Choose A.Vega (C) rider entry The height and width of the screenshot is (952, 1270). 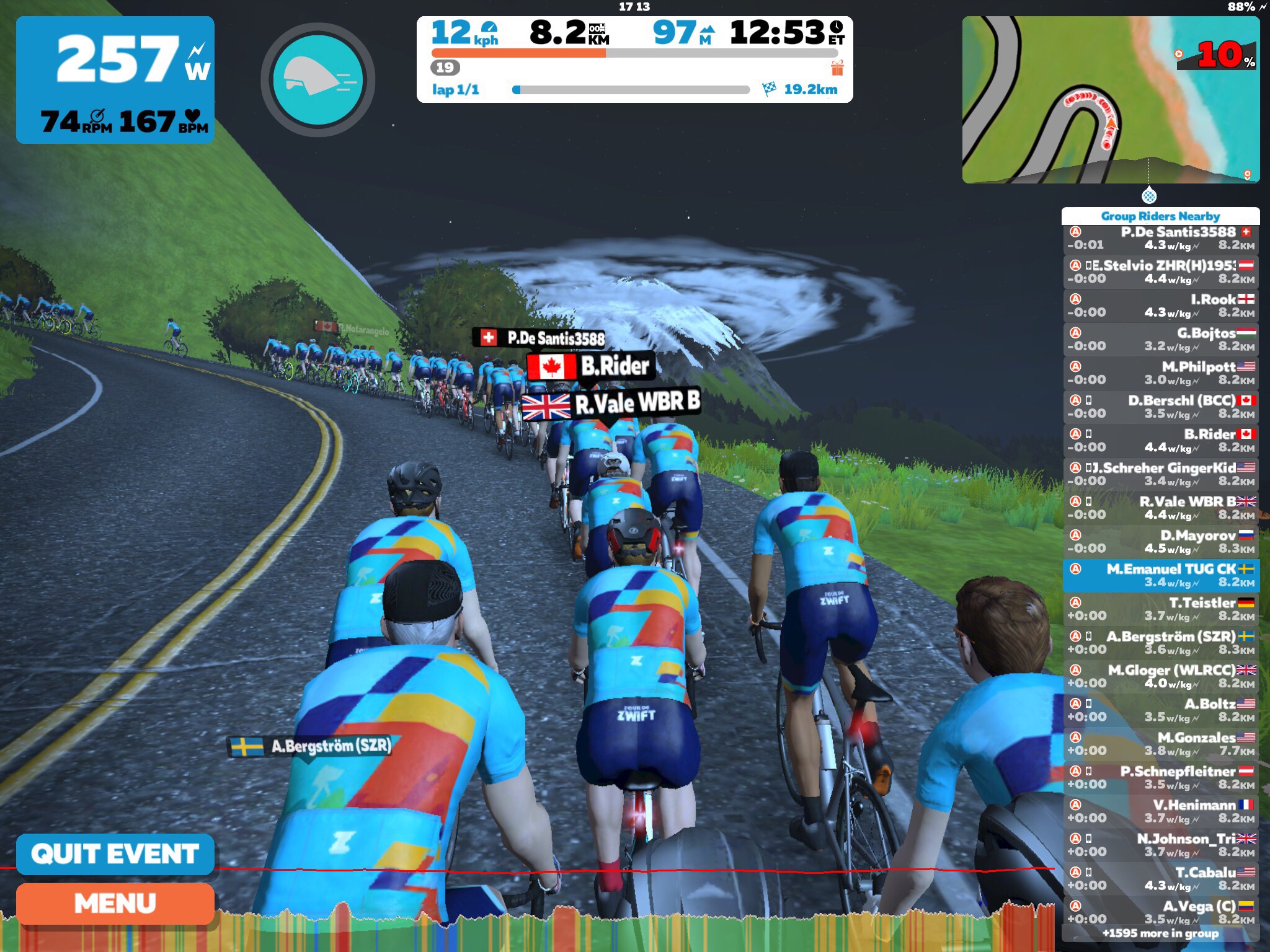coord(1160,912)
